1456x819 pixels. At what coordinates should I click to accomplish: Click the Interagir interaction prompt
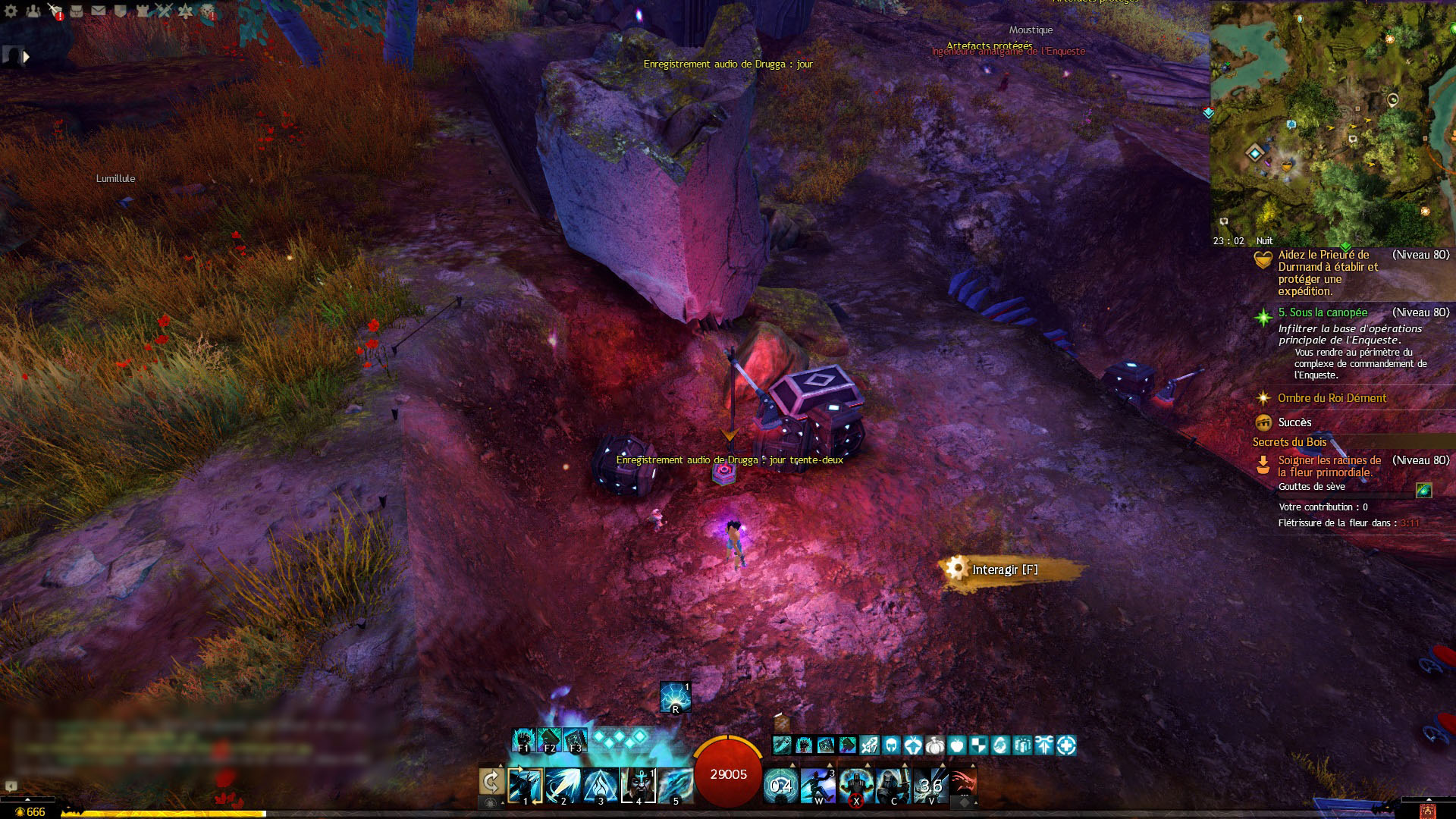[x=1005, y=570]
